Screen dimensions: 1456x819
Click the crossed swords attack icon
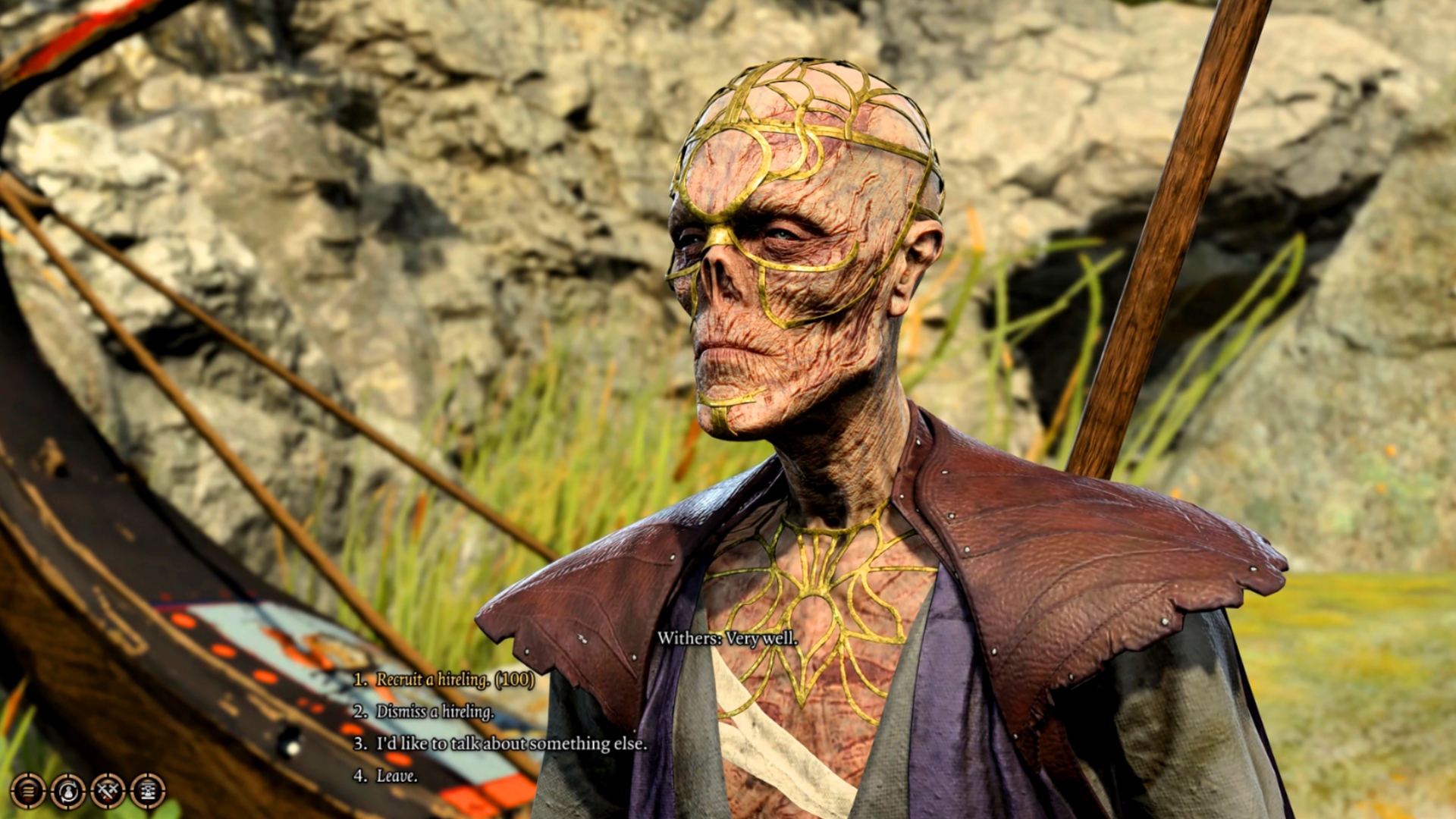pos(108,791)
